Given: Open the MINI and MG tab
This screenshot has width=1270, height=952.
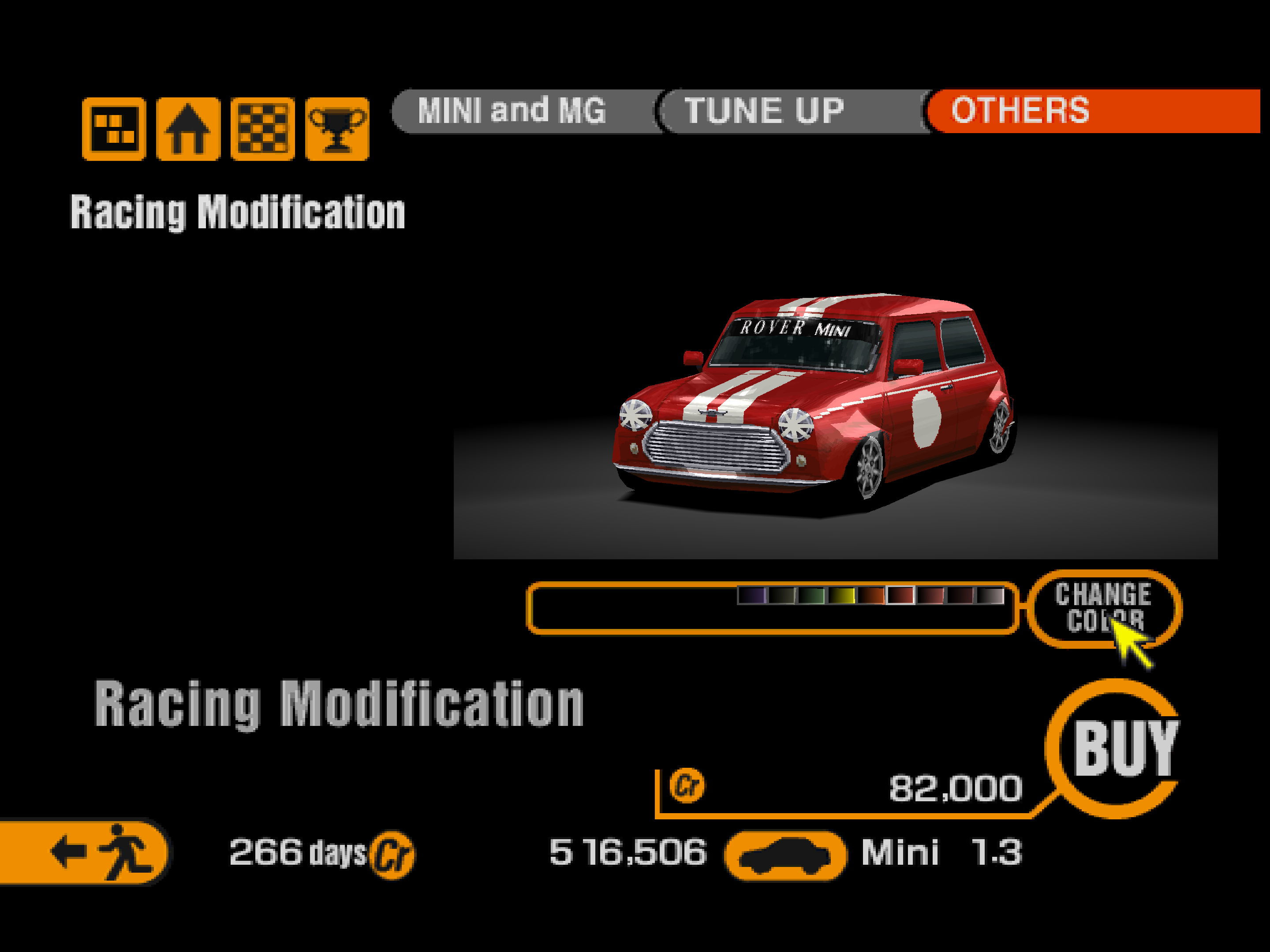Looking at the screenshot, I should pyautogui.click(x=512, y=111).
